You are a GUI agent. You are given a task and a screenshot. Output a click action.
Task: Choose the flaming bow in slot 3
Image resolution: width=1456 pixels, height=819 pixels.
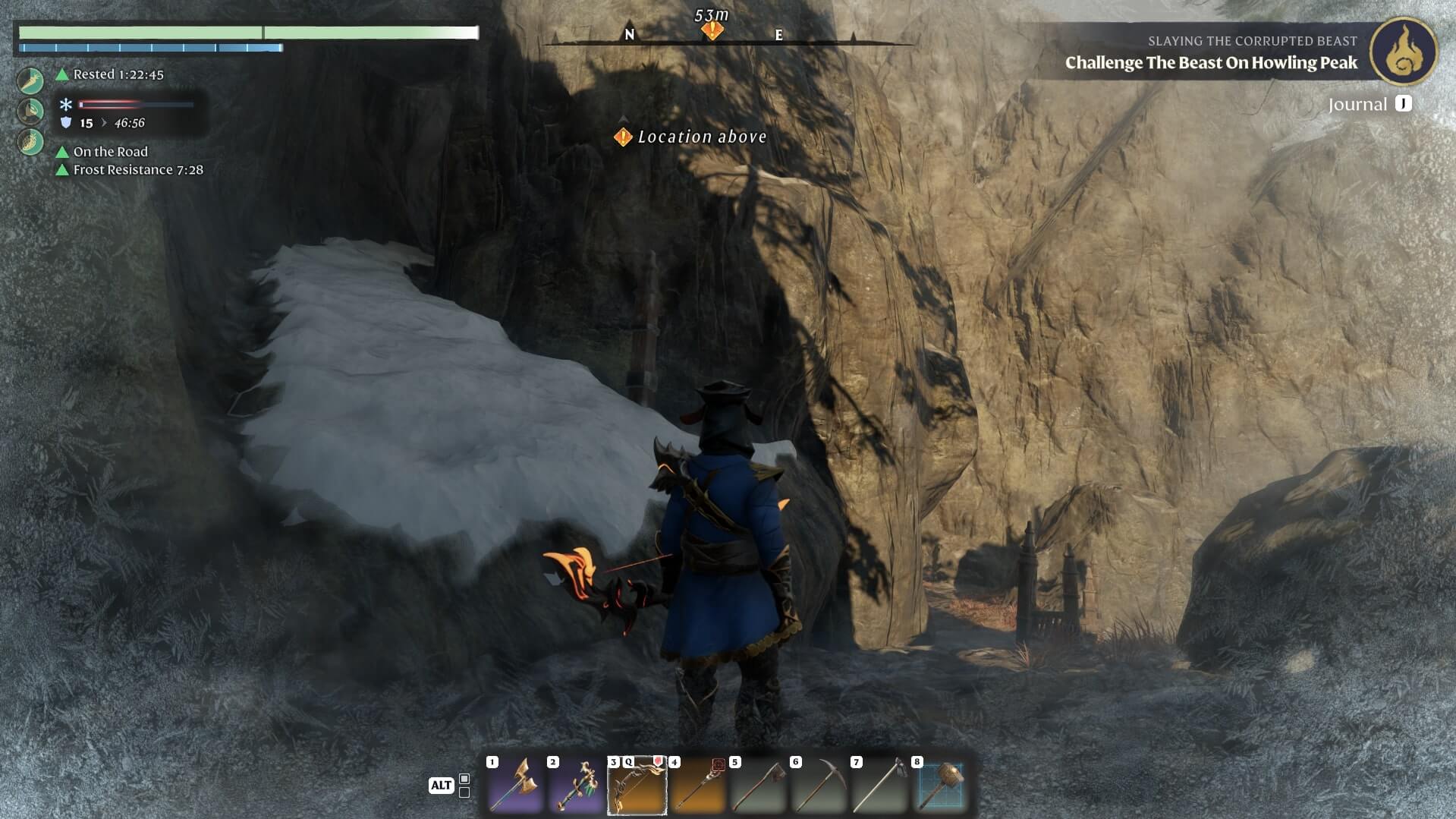pyautogui.click(x=637, y=785)
